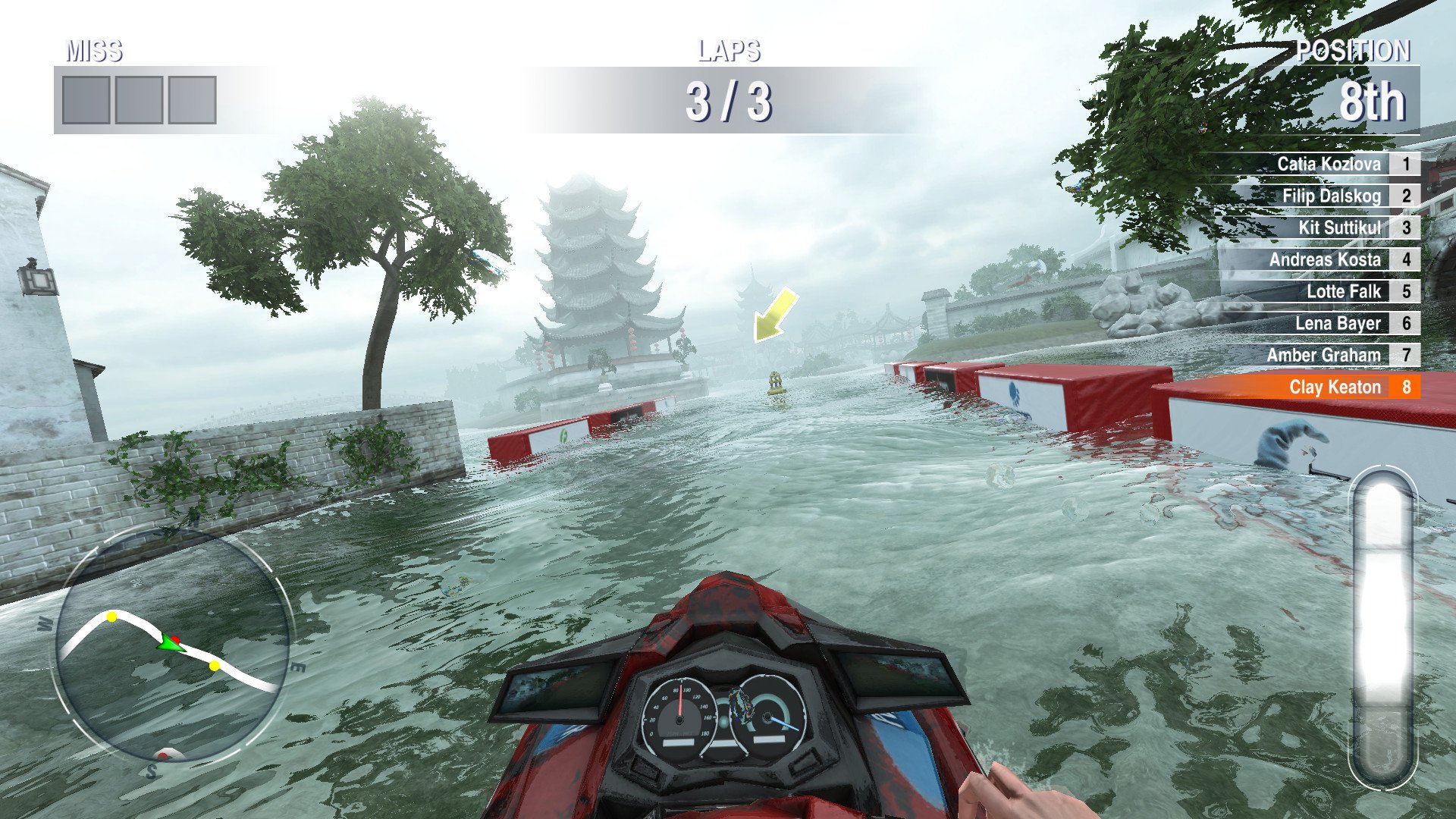This screenshot has height=819, width=1456.
Task: Click the third empty MISS box
Action: (191, 99)
